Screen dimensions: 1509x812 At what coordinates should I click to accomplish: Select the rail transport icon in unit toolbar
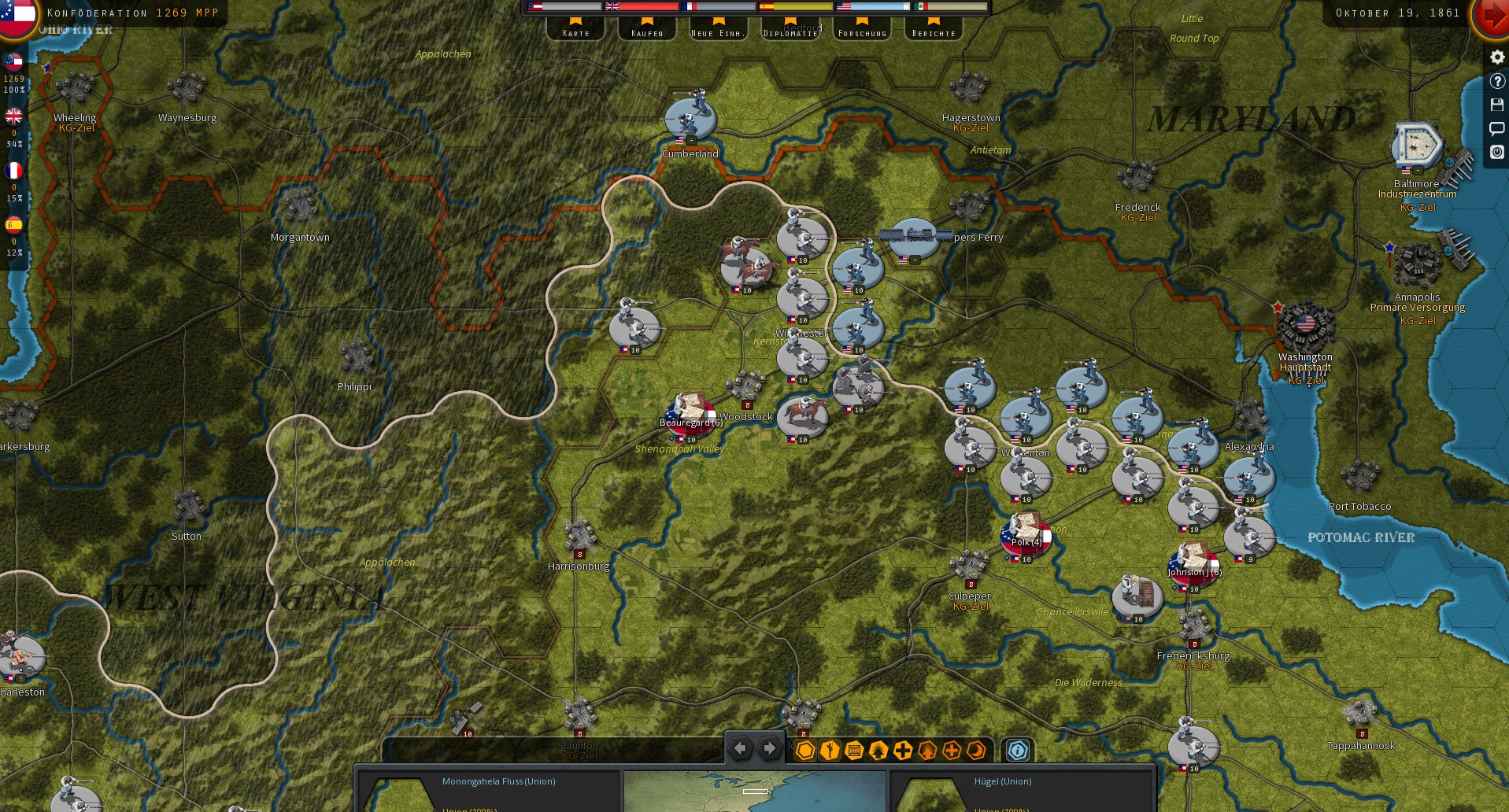pyautogui.click(x=853, y=751)
